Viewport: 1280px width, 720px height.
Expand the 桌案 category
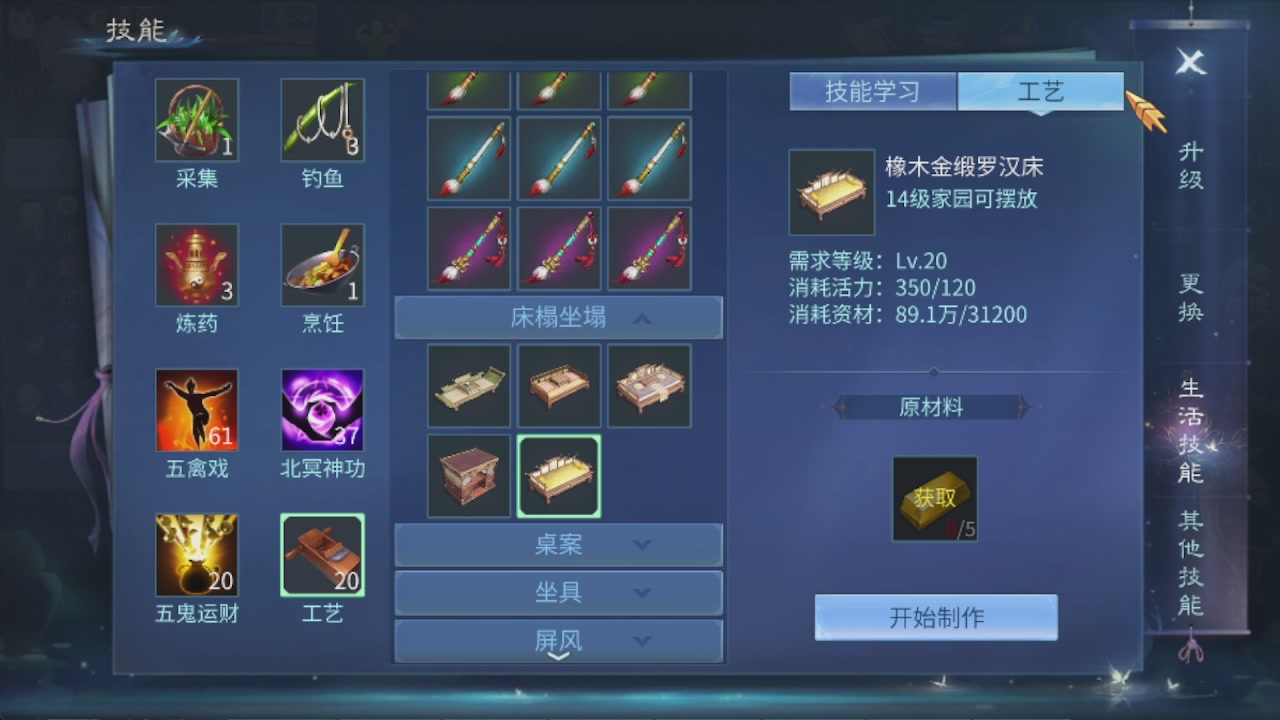[x=558, y=545]
